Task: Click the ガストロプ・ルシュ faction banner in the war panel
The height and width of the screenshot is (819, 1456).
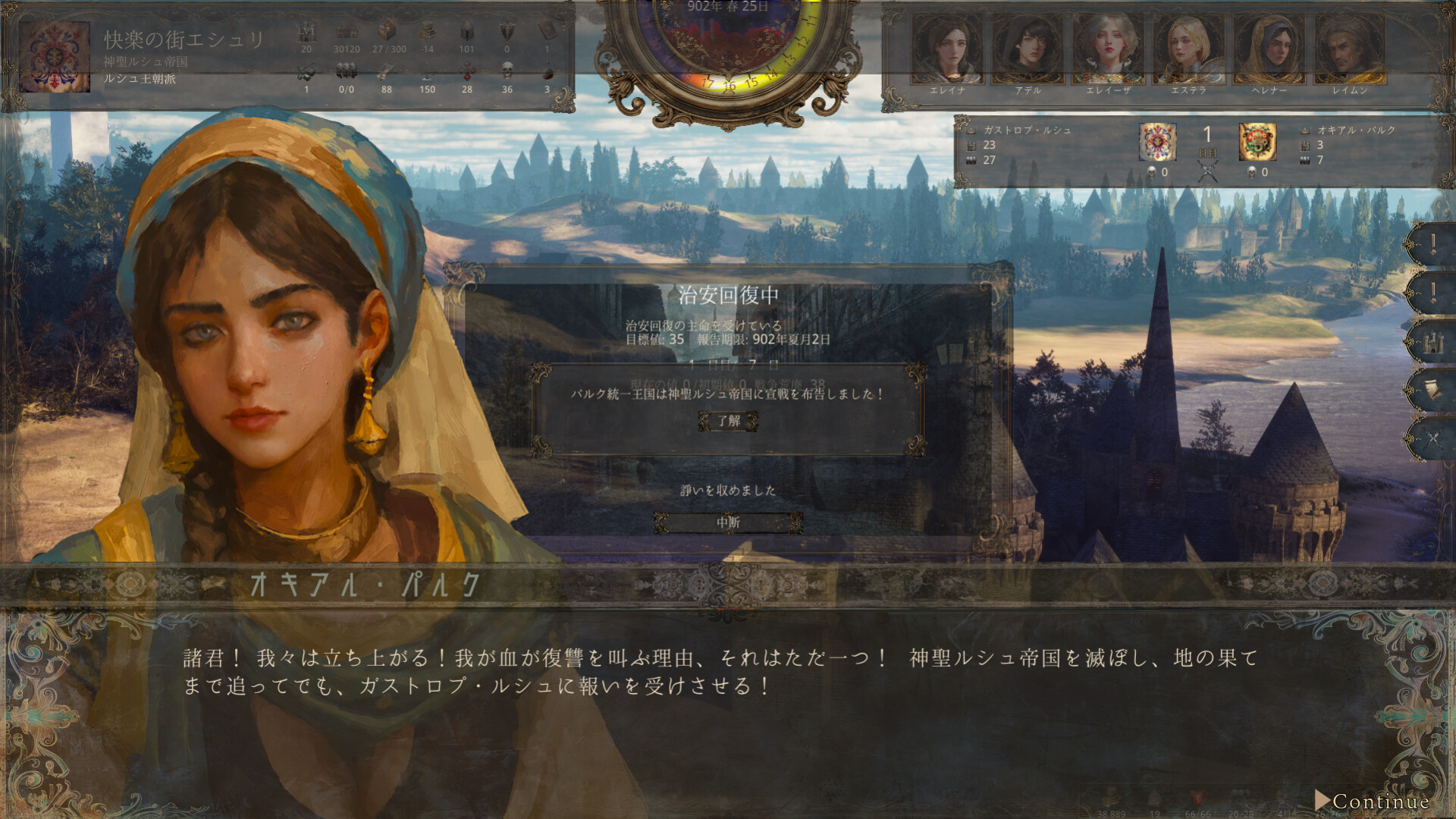Action: (x=1156, y=142)
